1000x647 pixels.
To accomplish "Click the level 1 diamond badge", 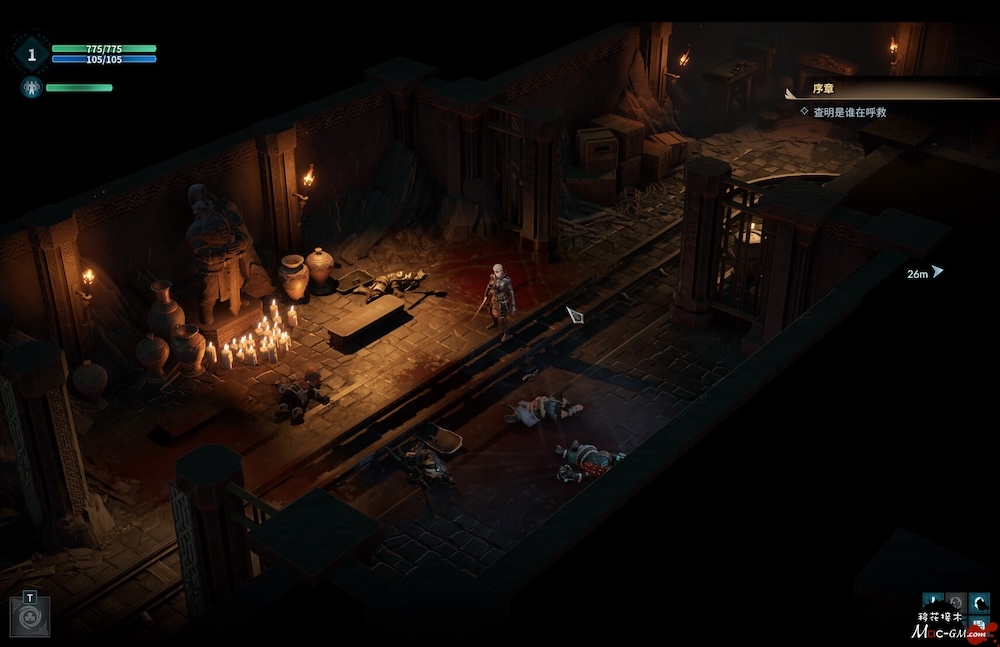I will [x=31, y=53].
